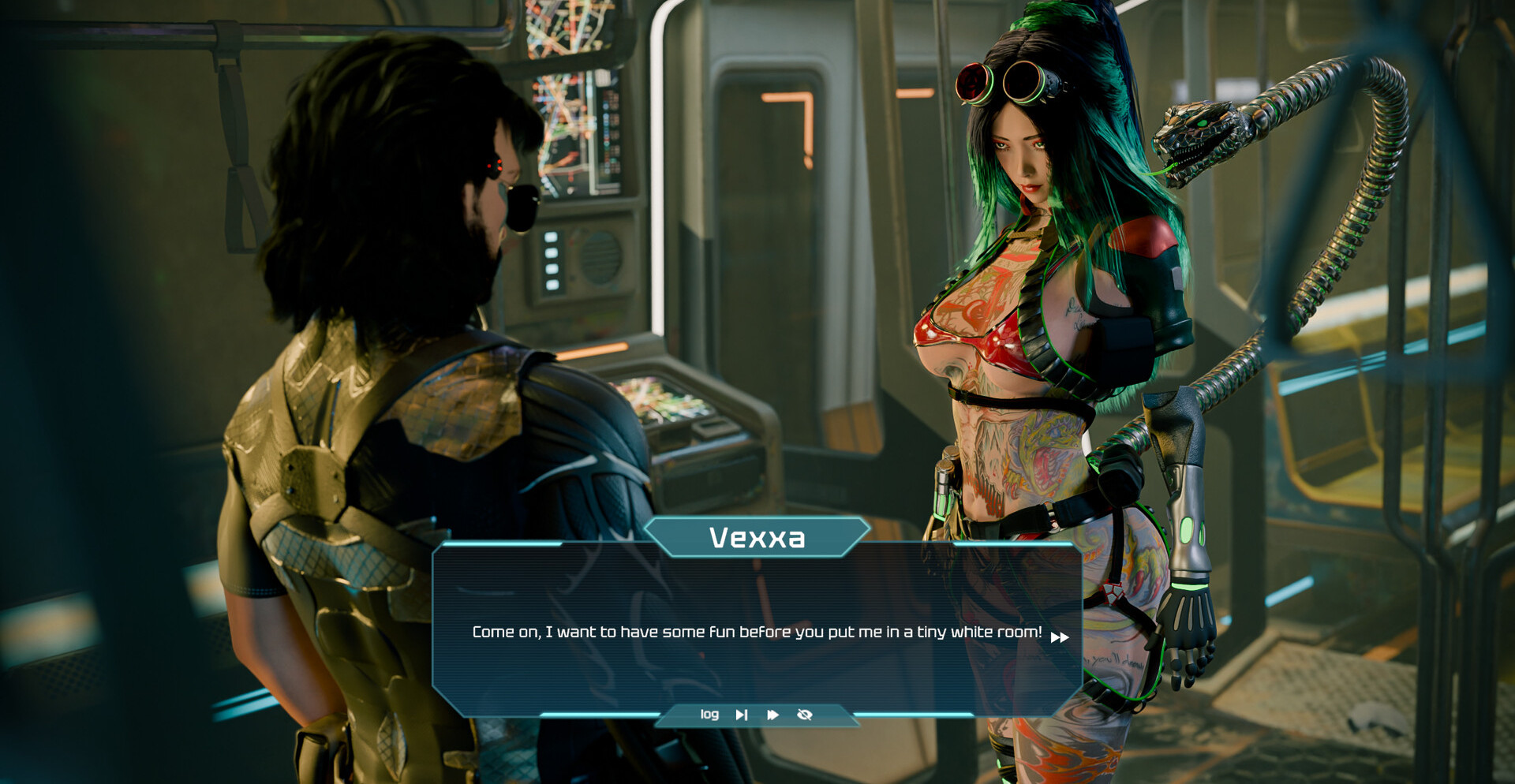Open the dialogue log

click(709, 715)
